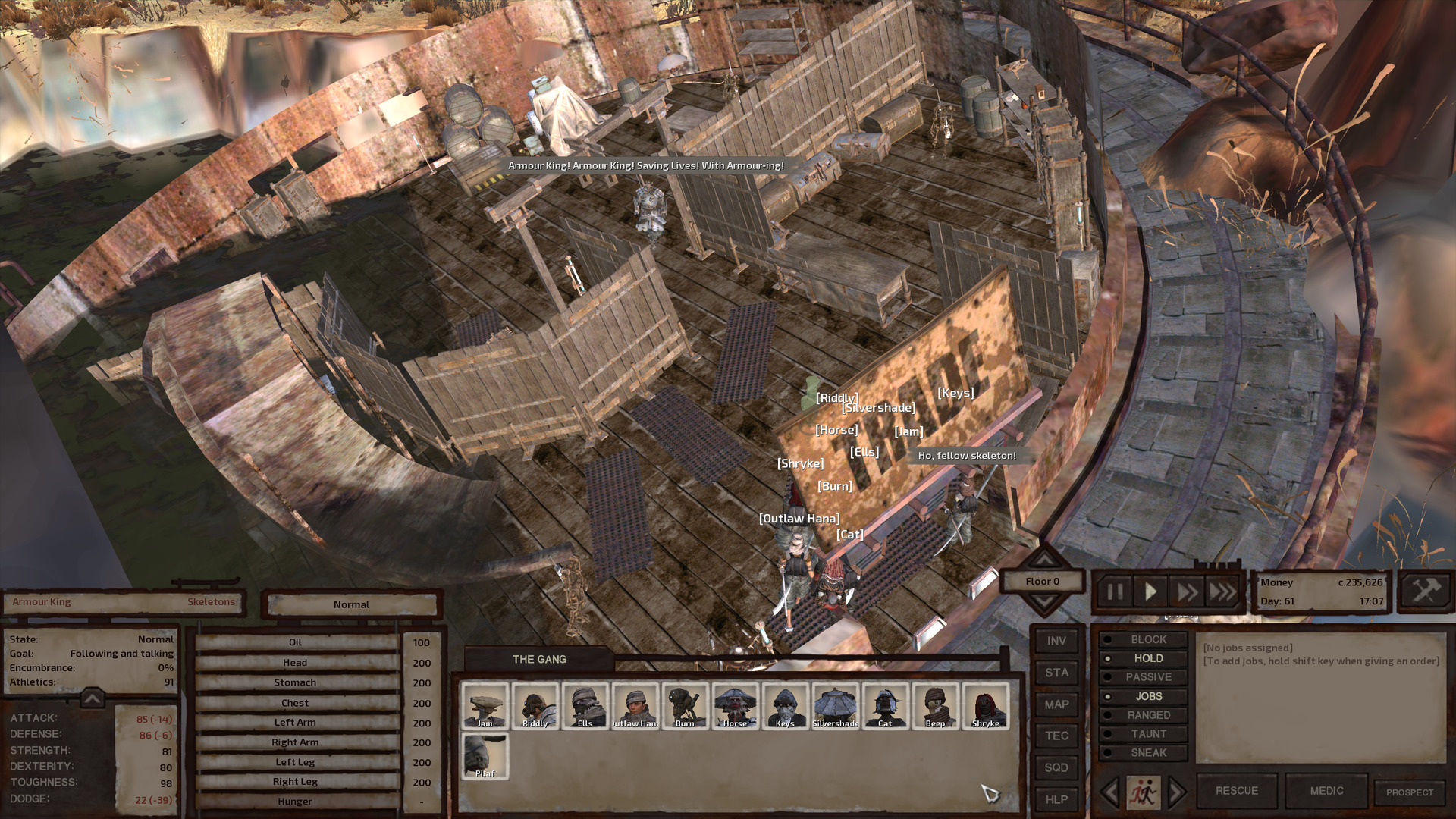This screenshot has height=819, width=1456.
Task: Select Pilaf's character portrait
Action: click(484, 755)
